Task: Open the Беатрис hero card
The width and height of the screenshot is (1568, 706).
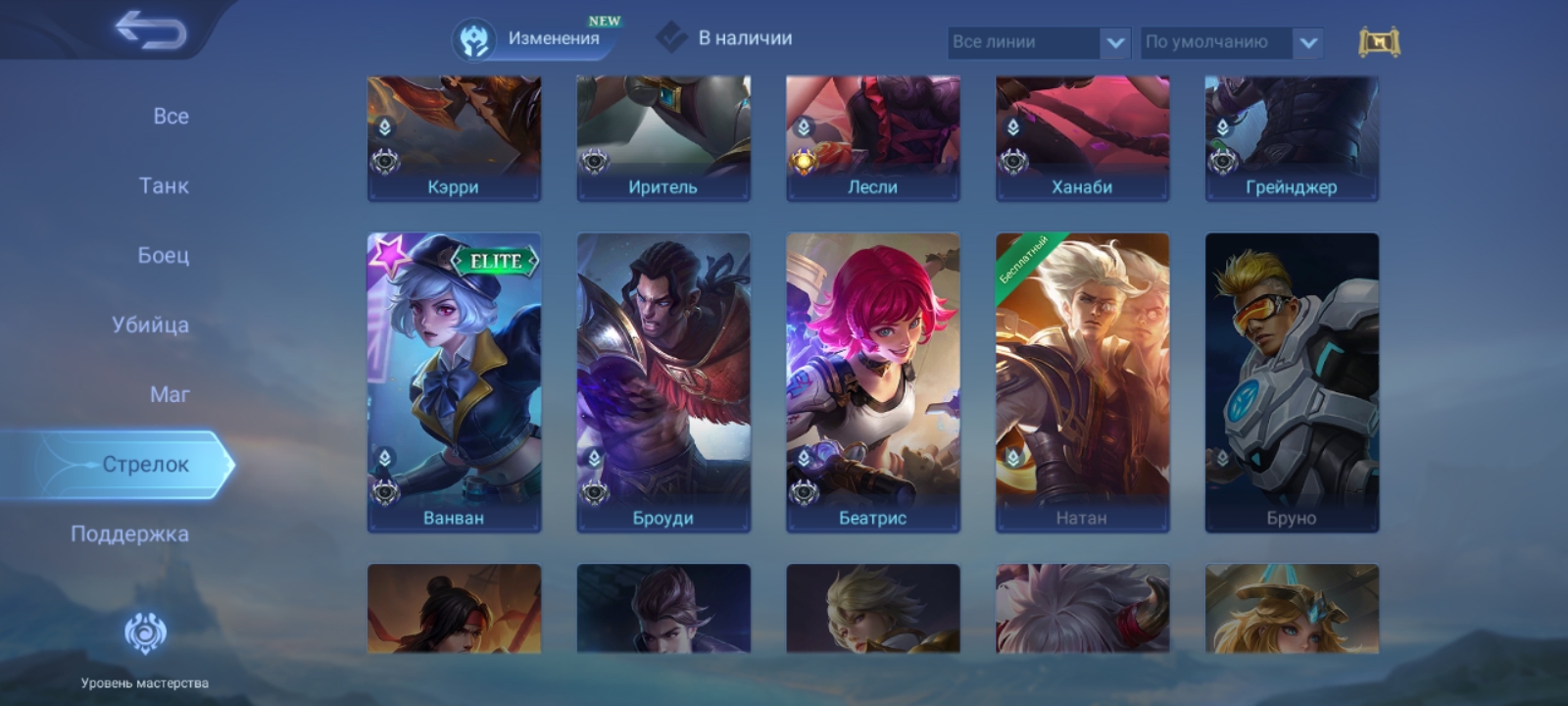Action: [x=873, y=382]
